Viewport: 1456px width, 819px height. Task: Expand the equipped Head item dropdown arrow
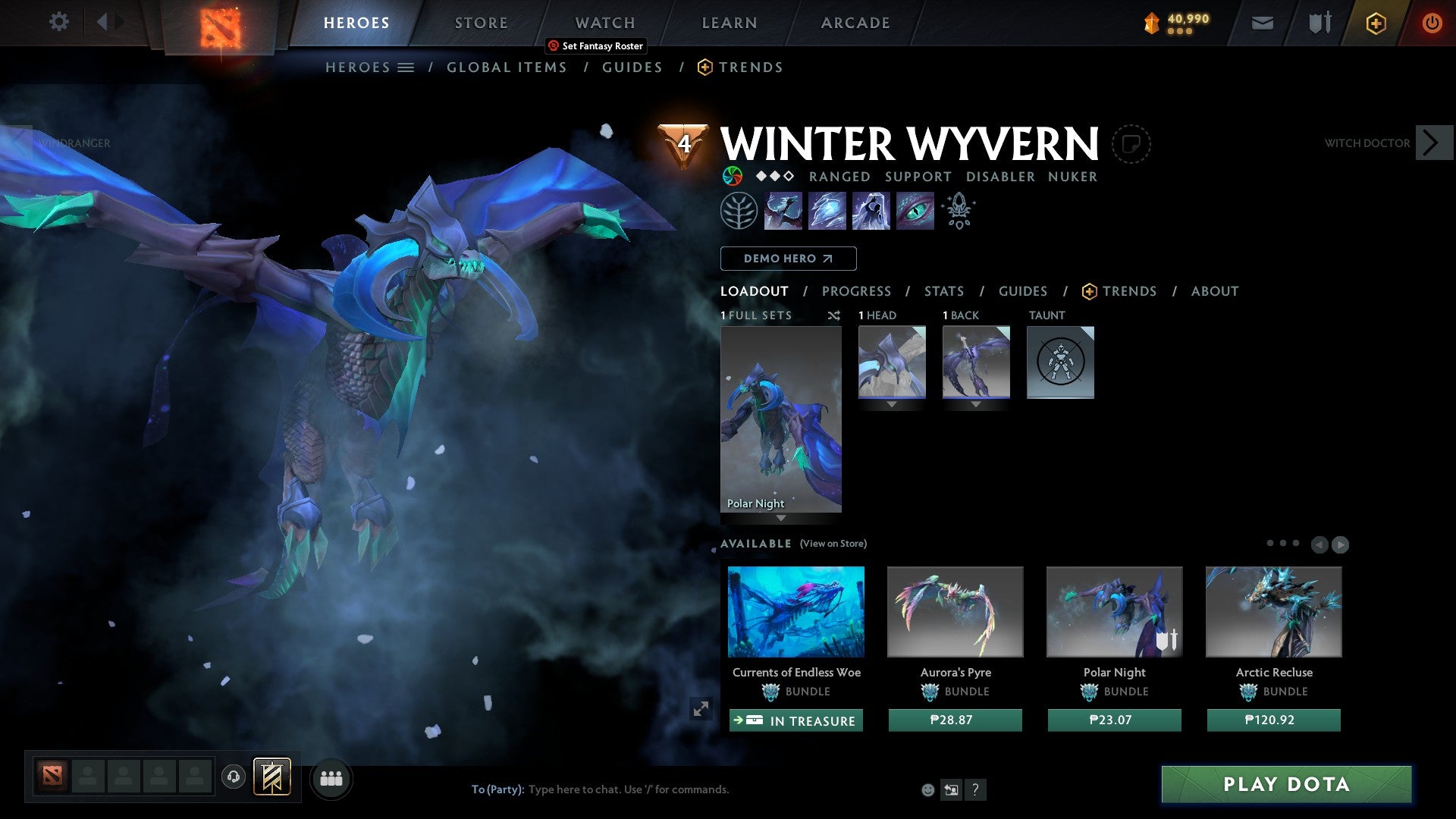891,404
